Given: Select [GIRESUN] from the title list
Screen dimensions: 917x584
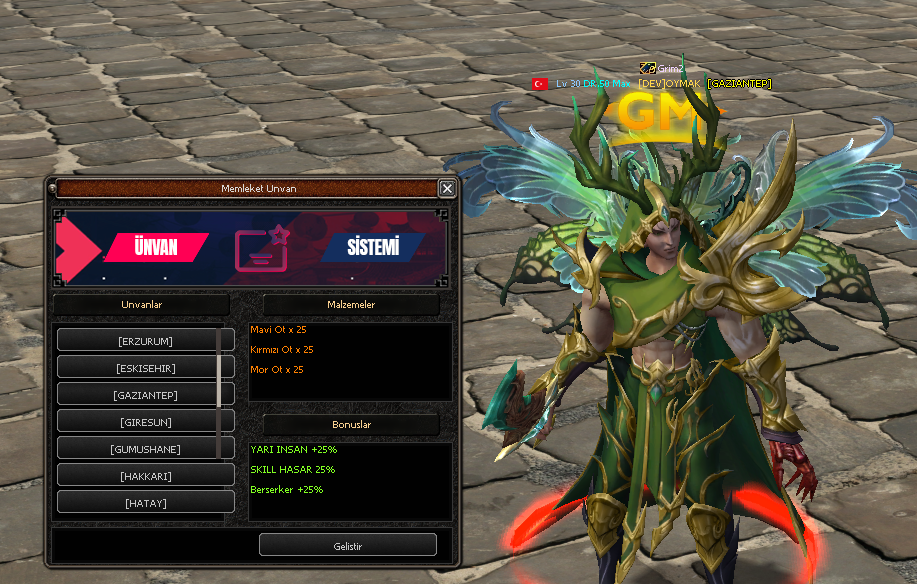Looking at the screenshot, I should click(145, 422).
